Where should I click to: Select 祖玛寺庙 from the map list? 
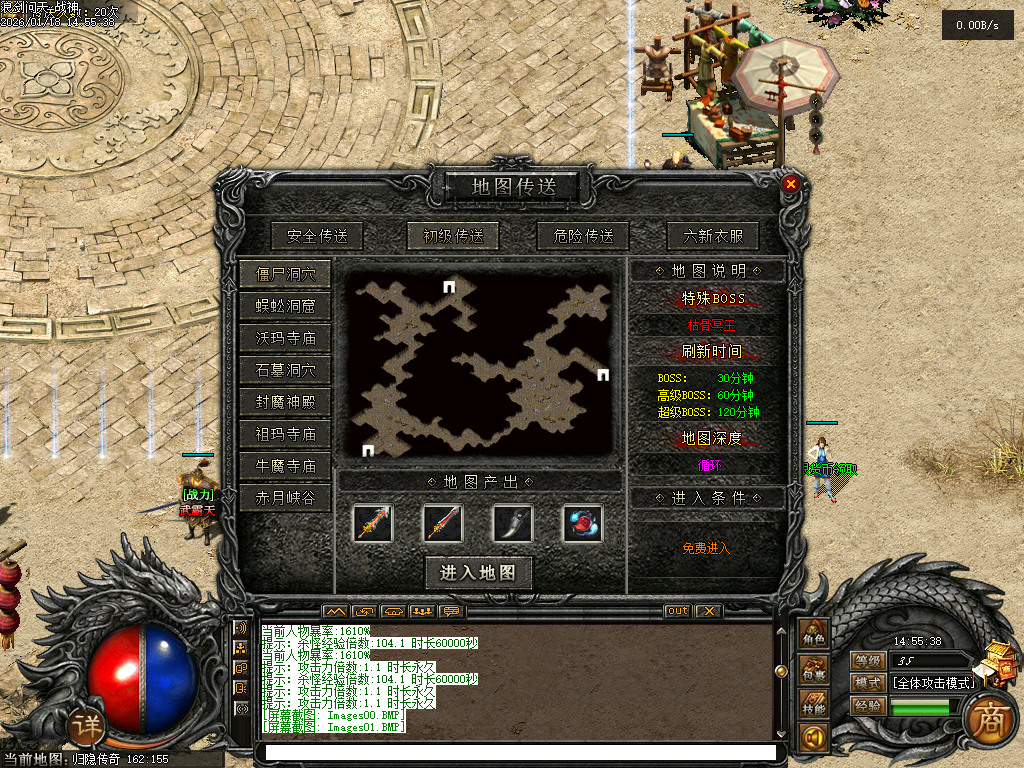[285, 434]
